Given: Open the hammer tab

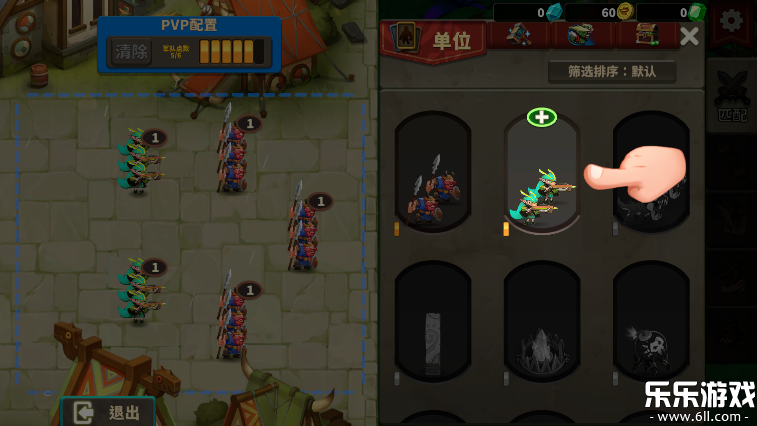Looking at the screenshot, I should (x=518, y=36).
